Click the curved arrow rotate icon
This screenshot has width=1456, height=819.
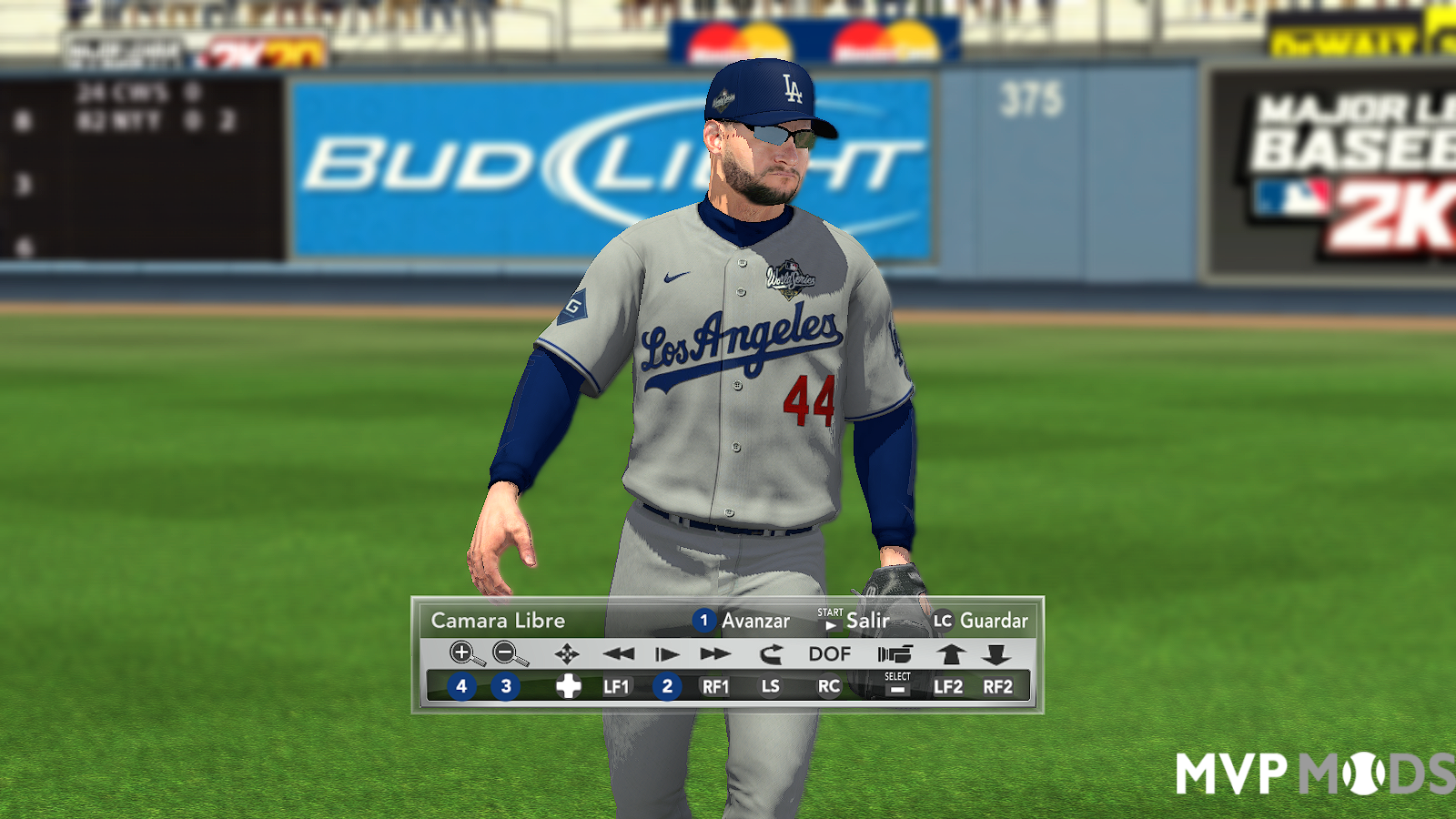click(771, 653)
